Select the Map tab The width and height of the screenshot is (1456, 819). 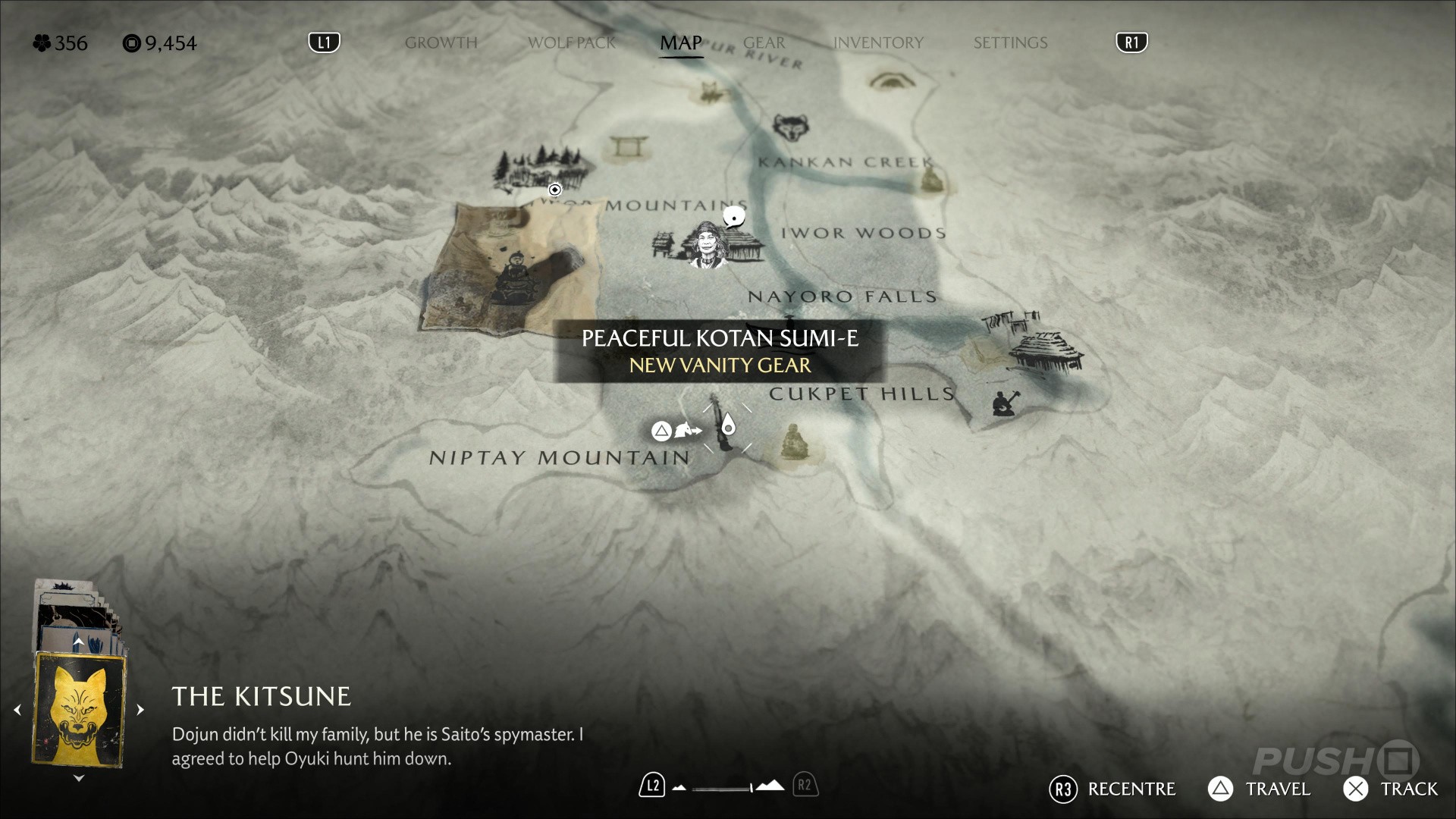point(680,42)
